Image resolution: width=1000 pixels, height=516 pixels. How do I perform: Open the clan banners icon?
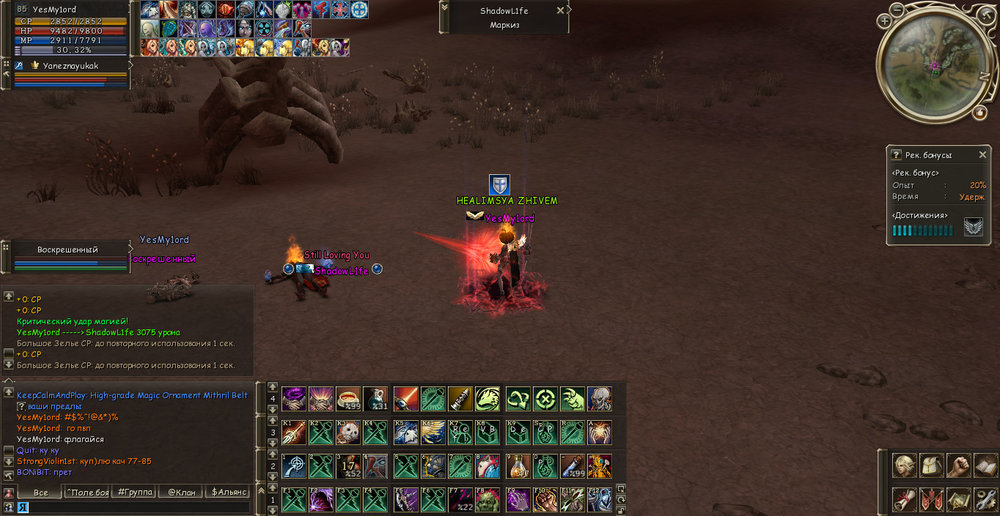coord(932,498)
